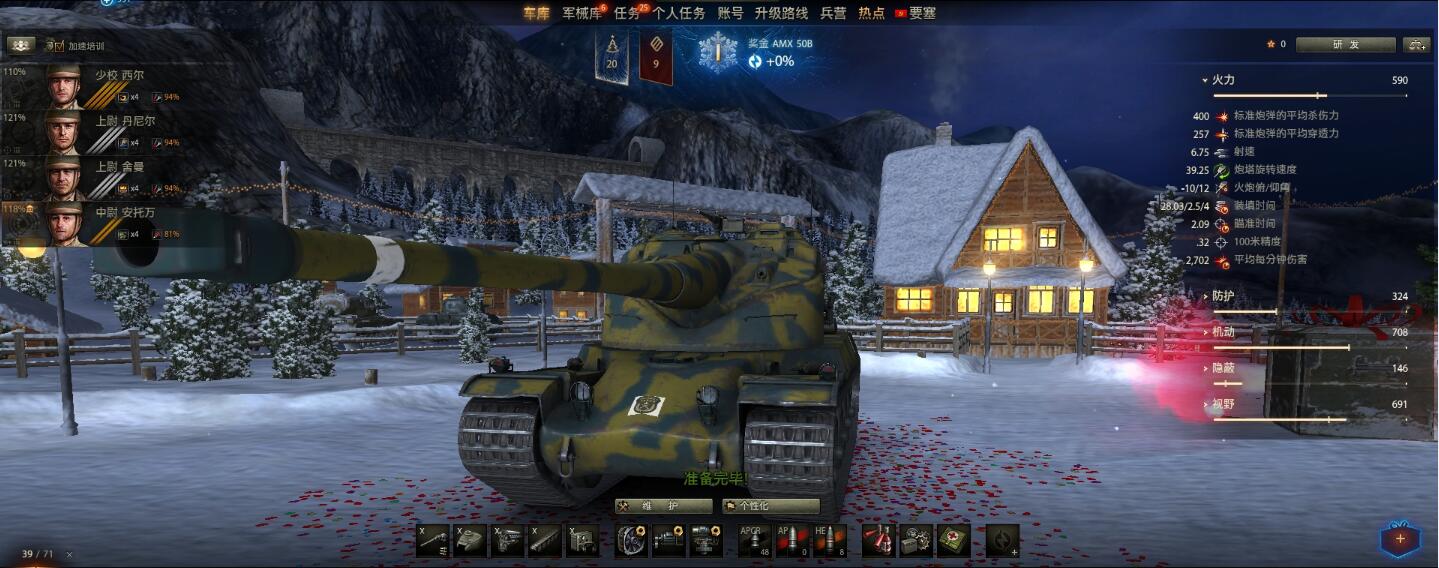Select the HE shell slot

coord(830,540)
